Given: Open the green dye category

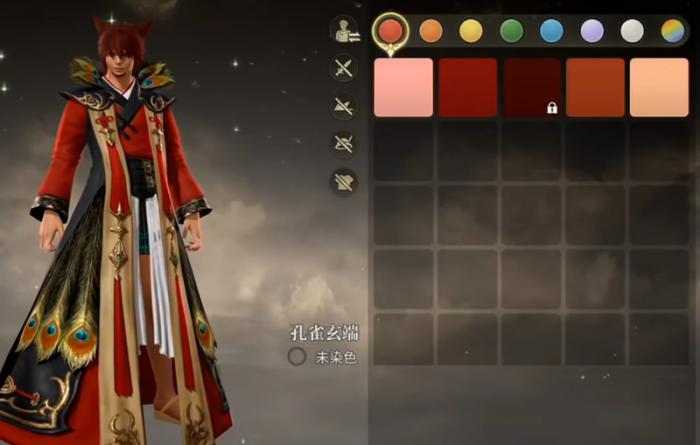Looking at the screenshot, I should [x=511, y=31].
